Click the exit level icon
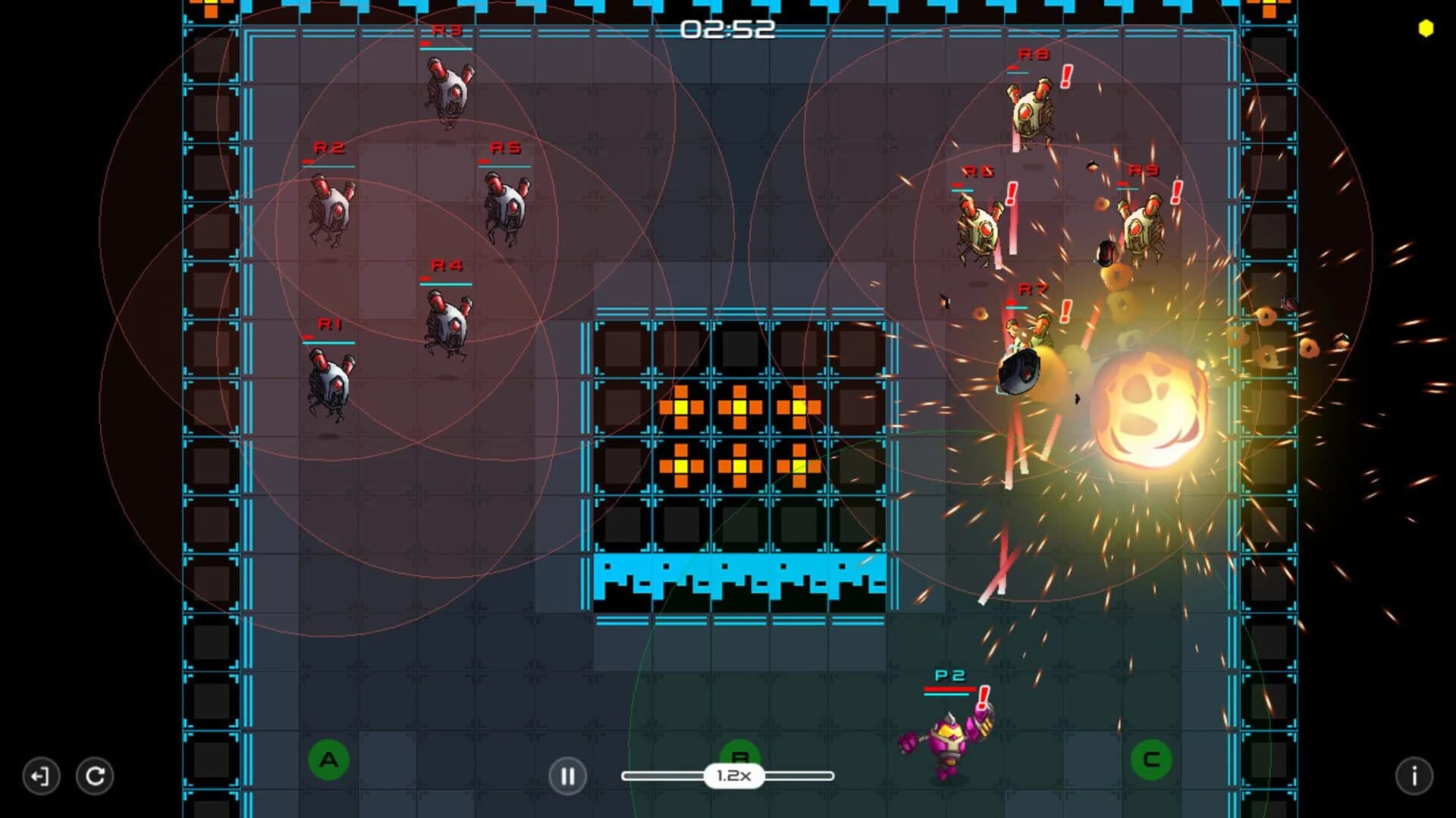 tap(42, 776)
